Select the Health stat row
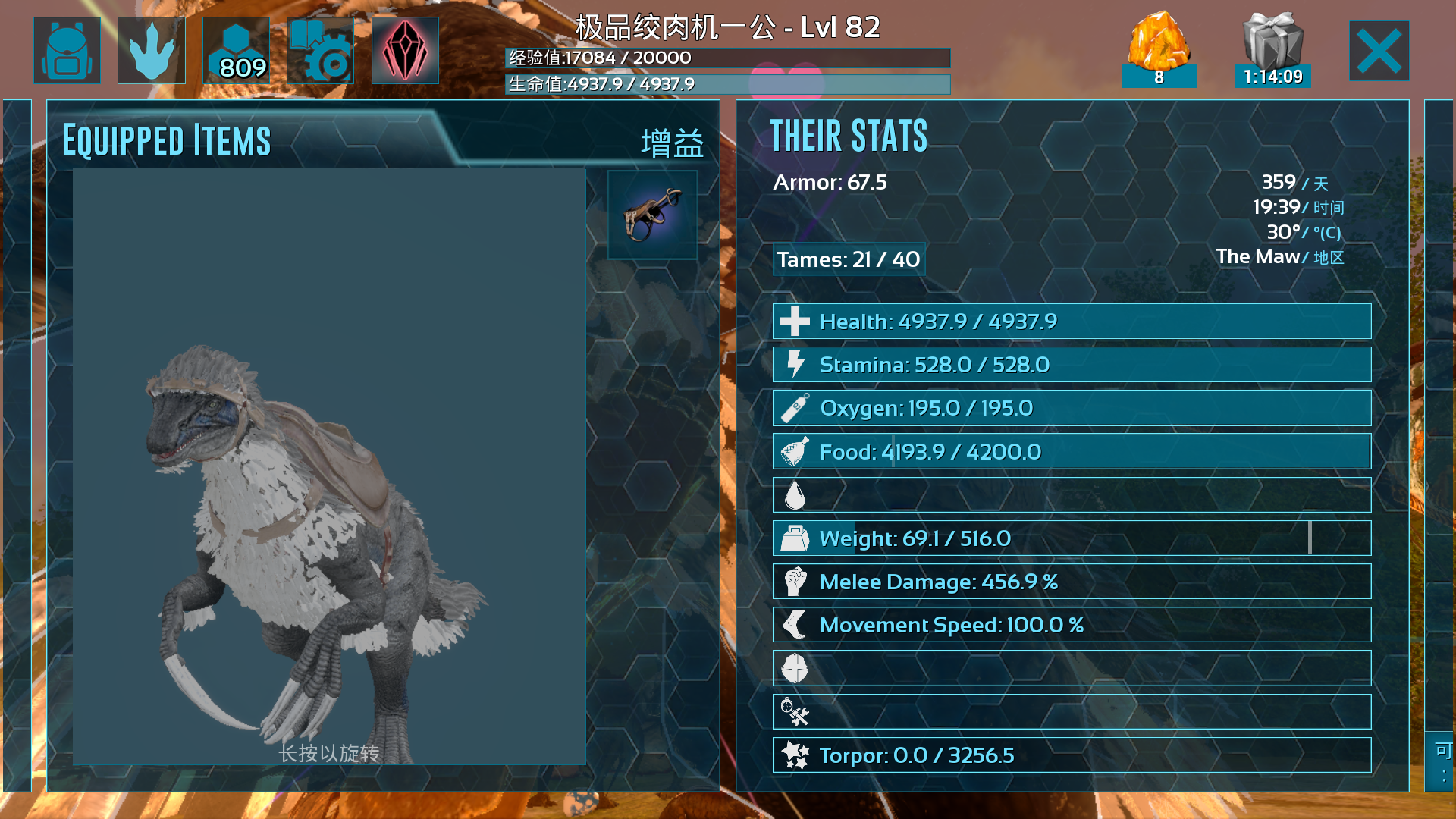This screenshot has height=819, width=1456. click(1072, 322)
